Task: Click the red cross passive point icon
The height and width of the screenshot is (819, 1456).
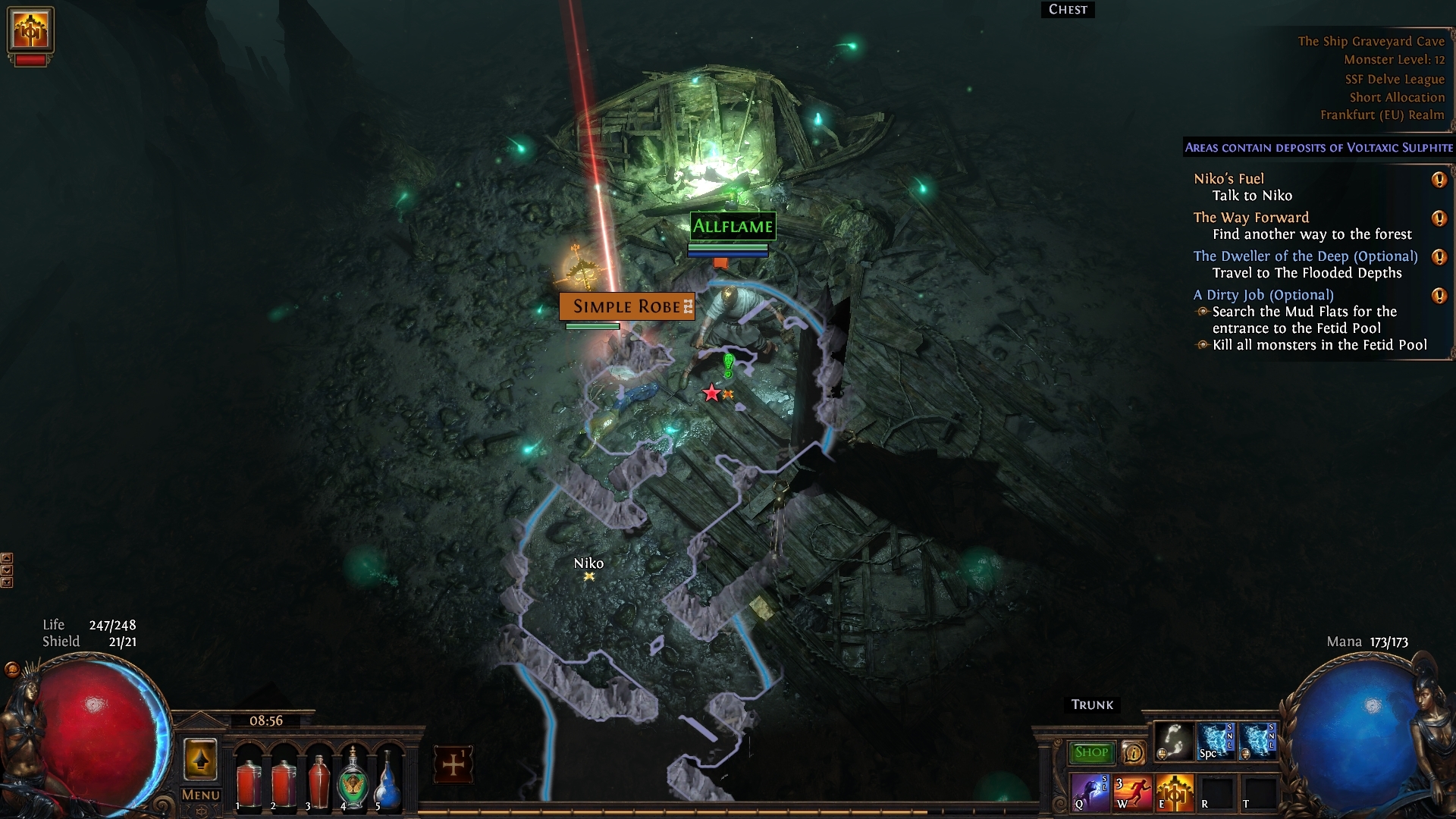Action: [x=453, y=764]
